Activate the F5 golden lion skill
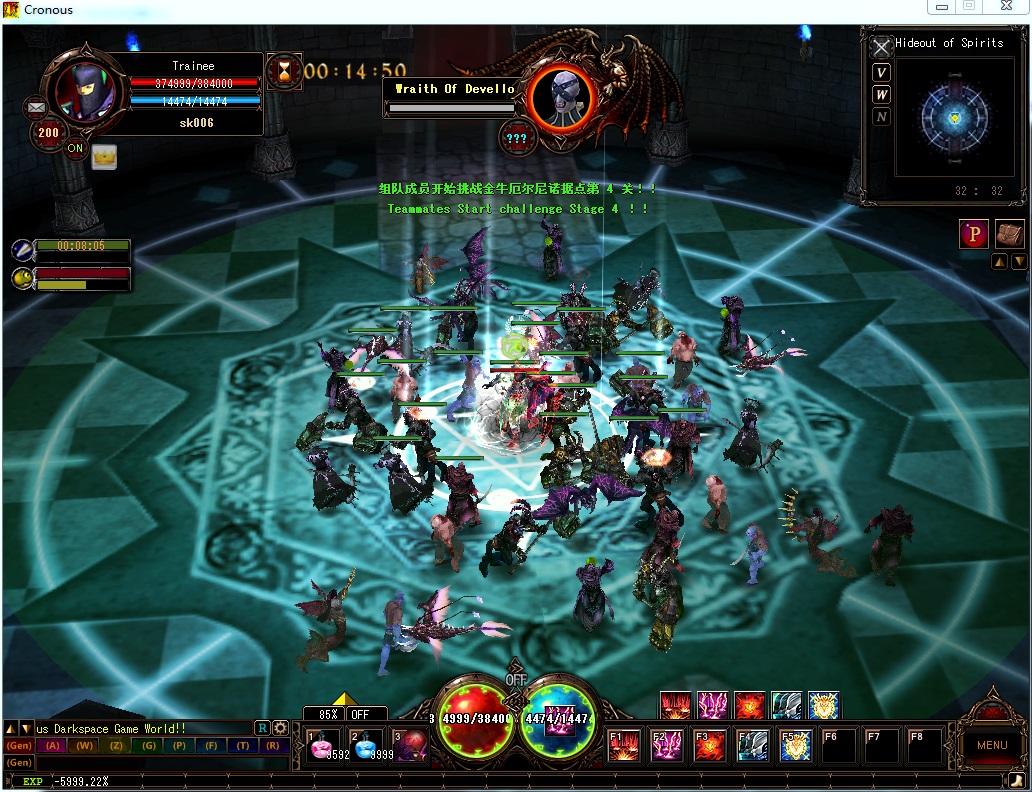 [x=796, y=746]
